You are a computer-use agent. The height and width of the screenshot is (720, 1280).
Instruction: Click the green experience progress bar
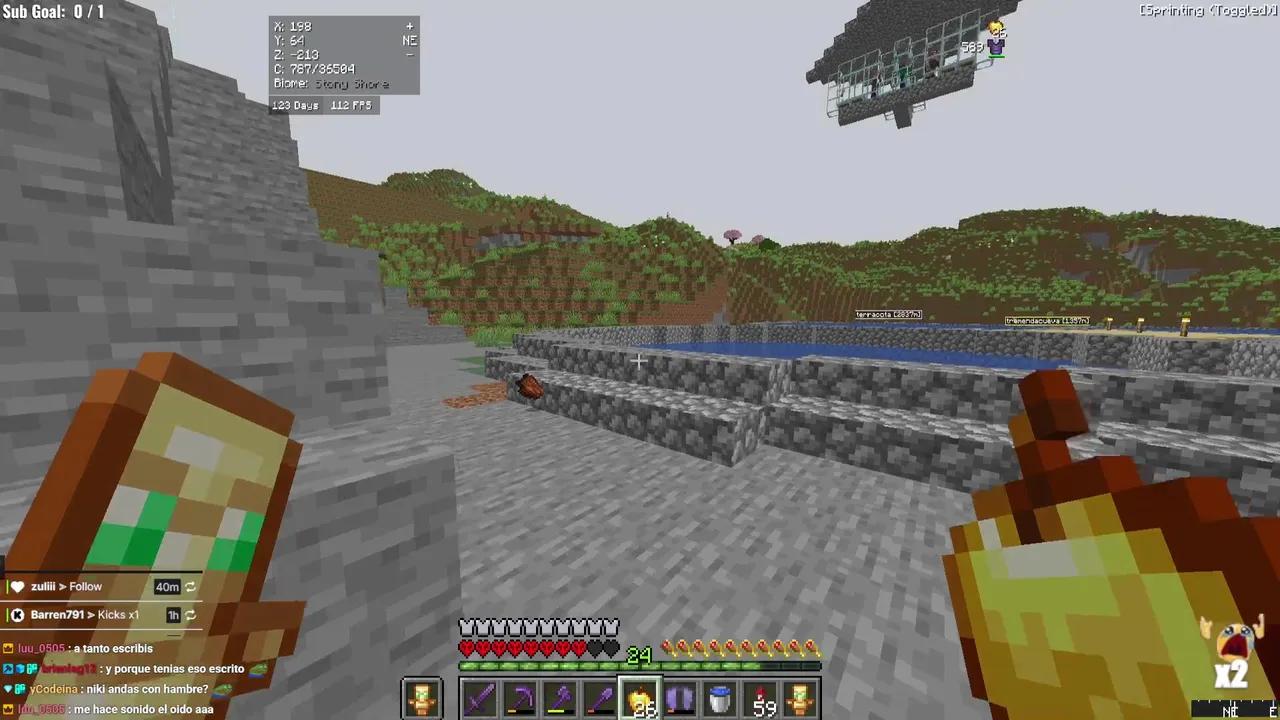pyautogui.click(x=638, y=666)
